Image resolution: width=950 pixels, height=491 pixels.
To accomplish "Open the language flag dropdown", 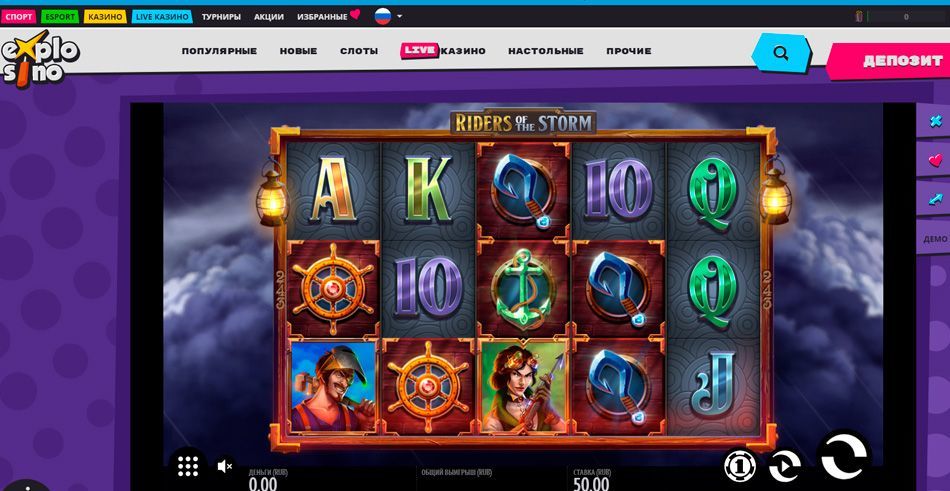I will tap(388, 17).
